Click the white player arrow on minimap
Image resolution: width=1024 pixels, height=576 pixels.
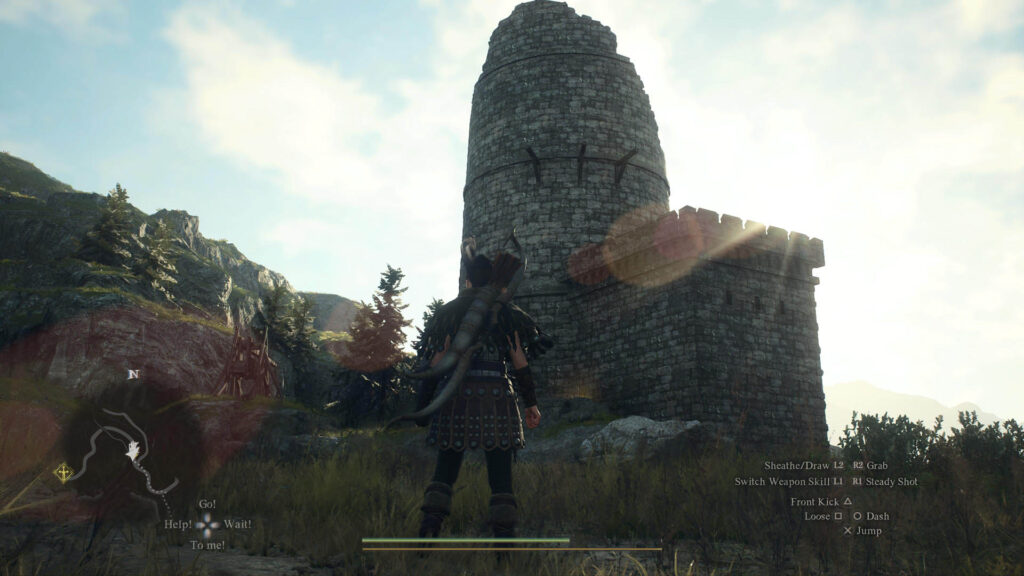[133, 452]
